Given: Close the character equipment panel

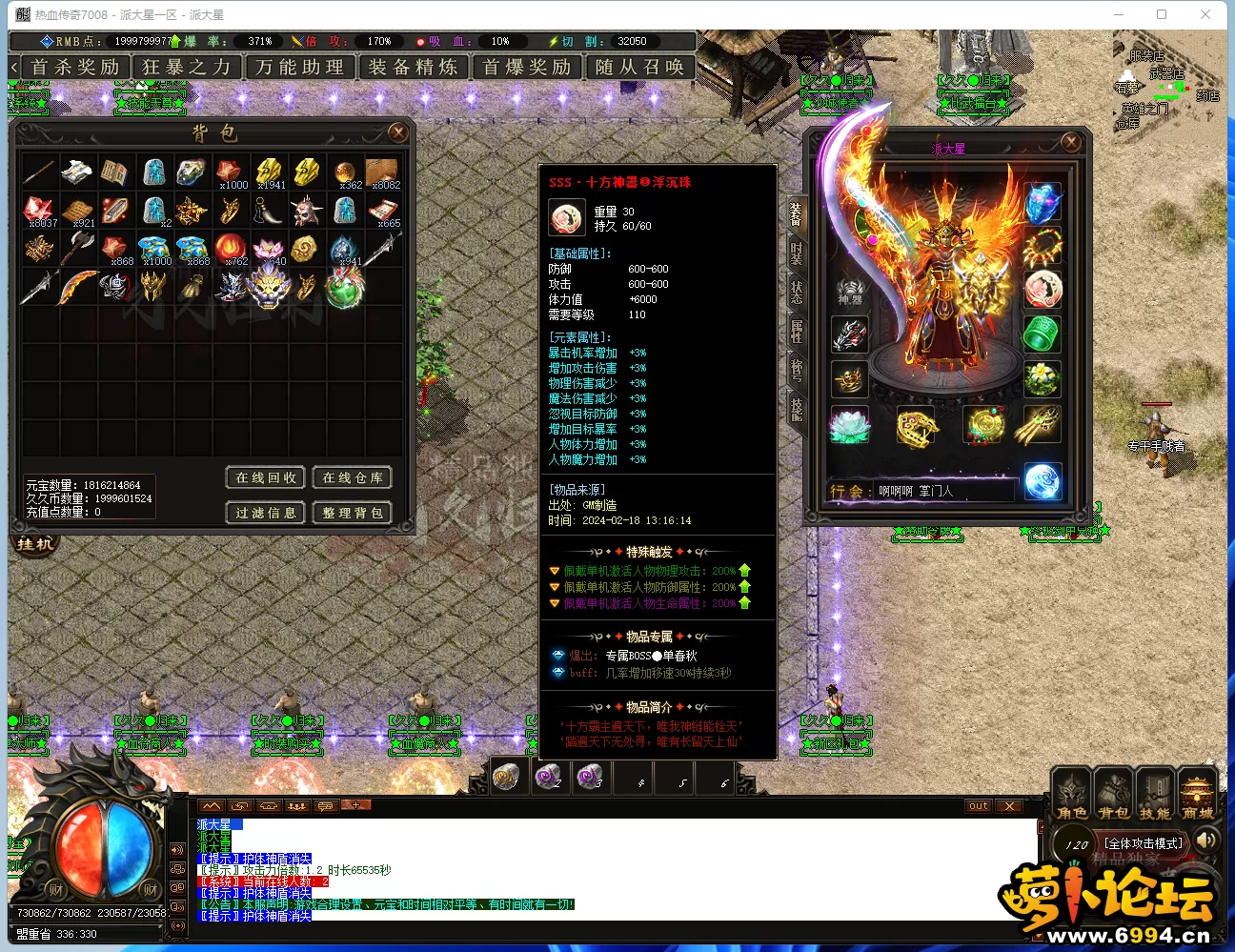Looking at the screenshot, I should [1071, 142].
